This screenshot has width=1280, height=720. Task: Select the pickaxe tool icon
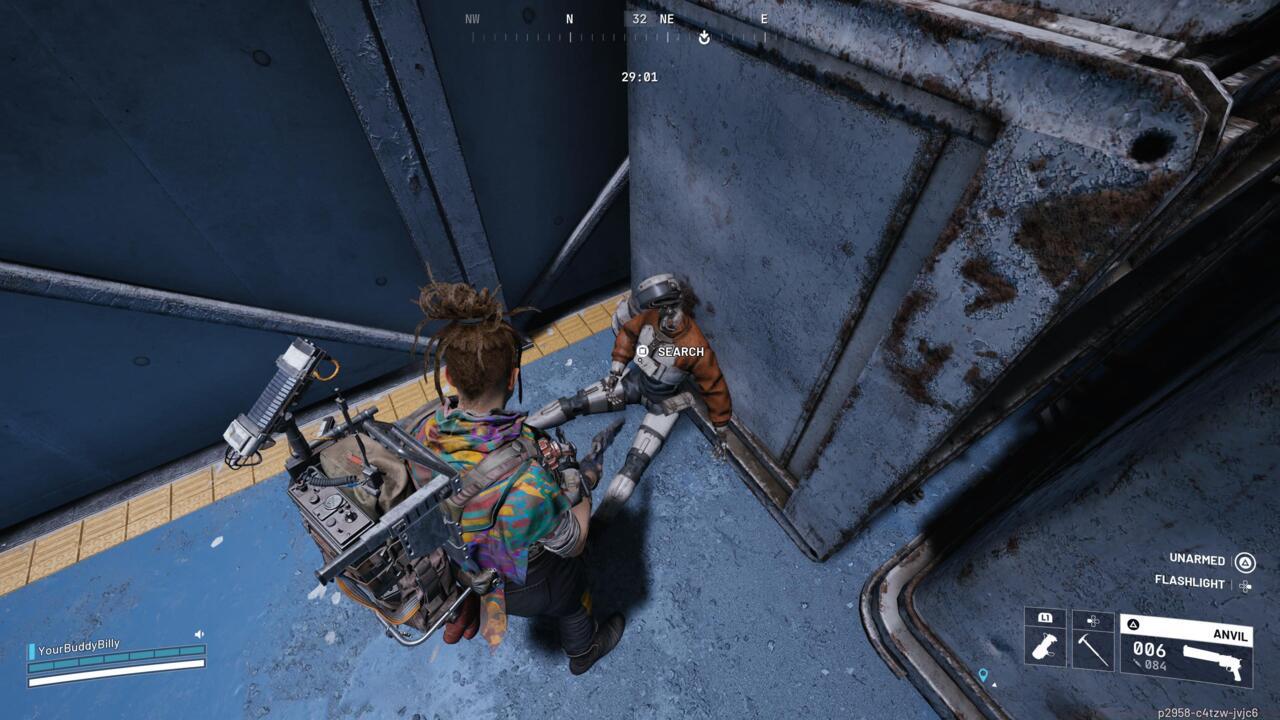(1091, 652)
